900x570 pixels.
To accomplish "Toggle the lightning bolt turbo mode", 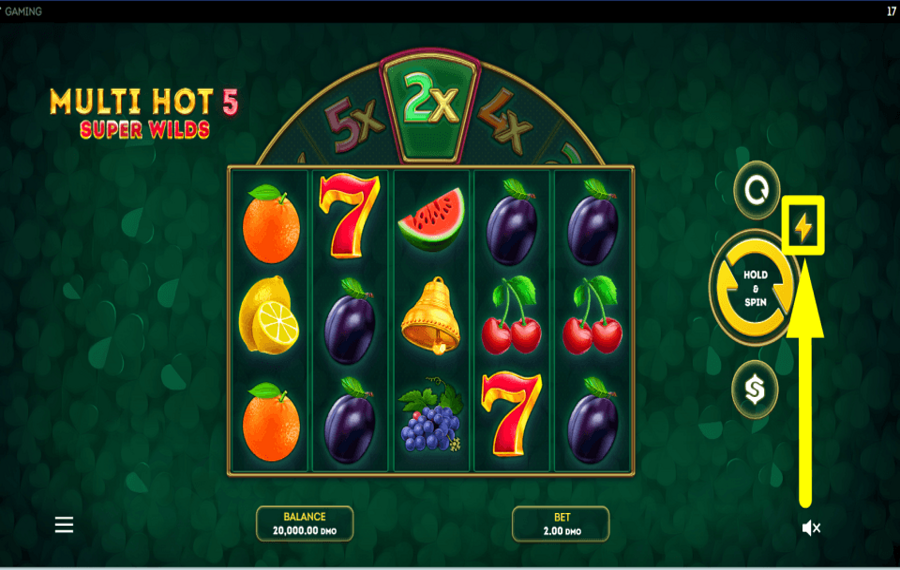I will click(803, 229).
